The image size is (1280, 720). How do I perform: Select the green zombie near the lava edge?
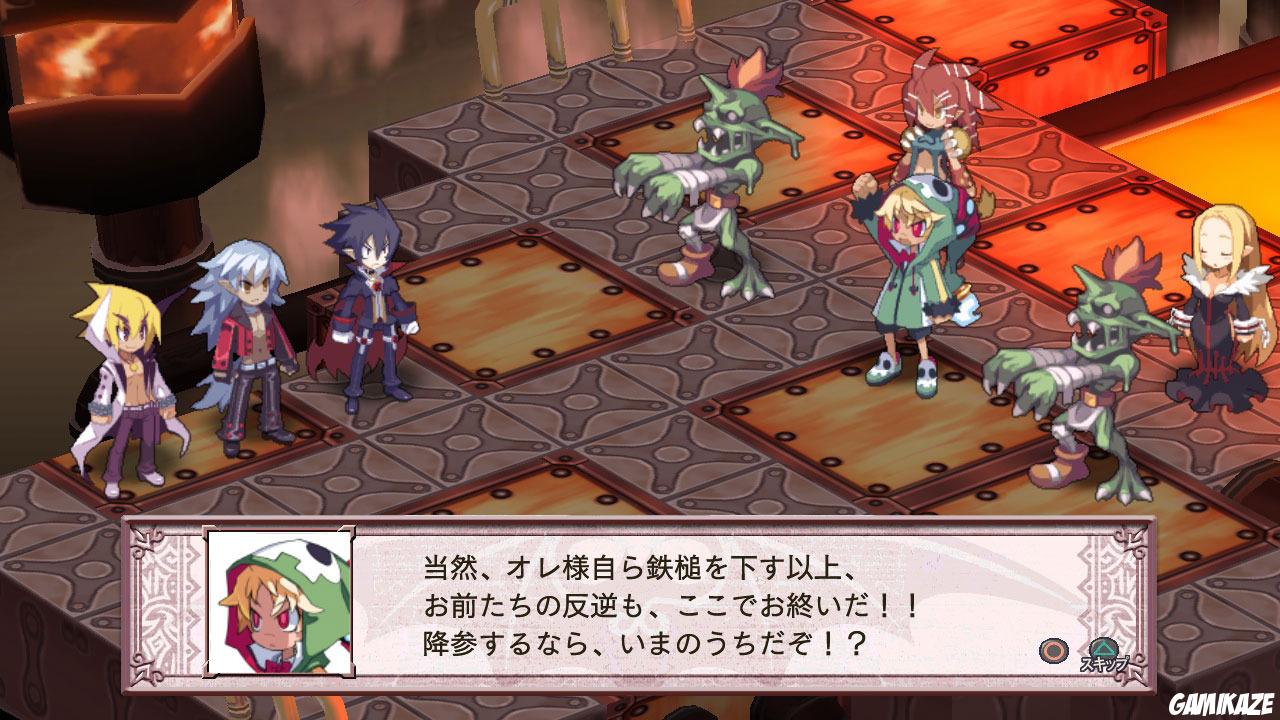pyautogui.click(x=1100, y=360)
